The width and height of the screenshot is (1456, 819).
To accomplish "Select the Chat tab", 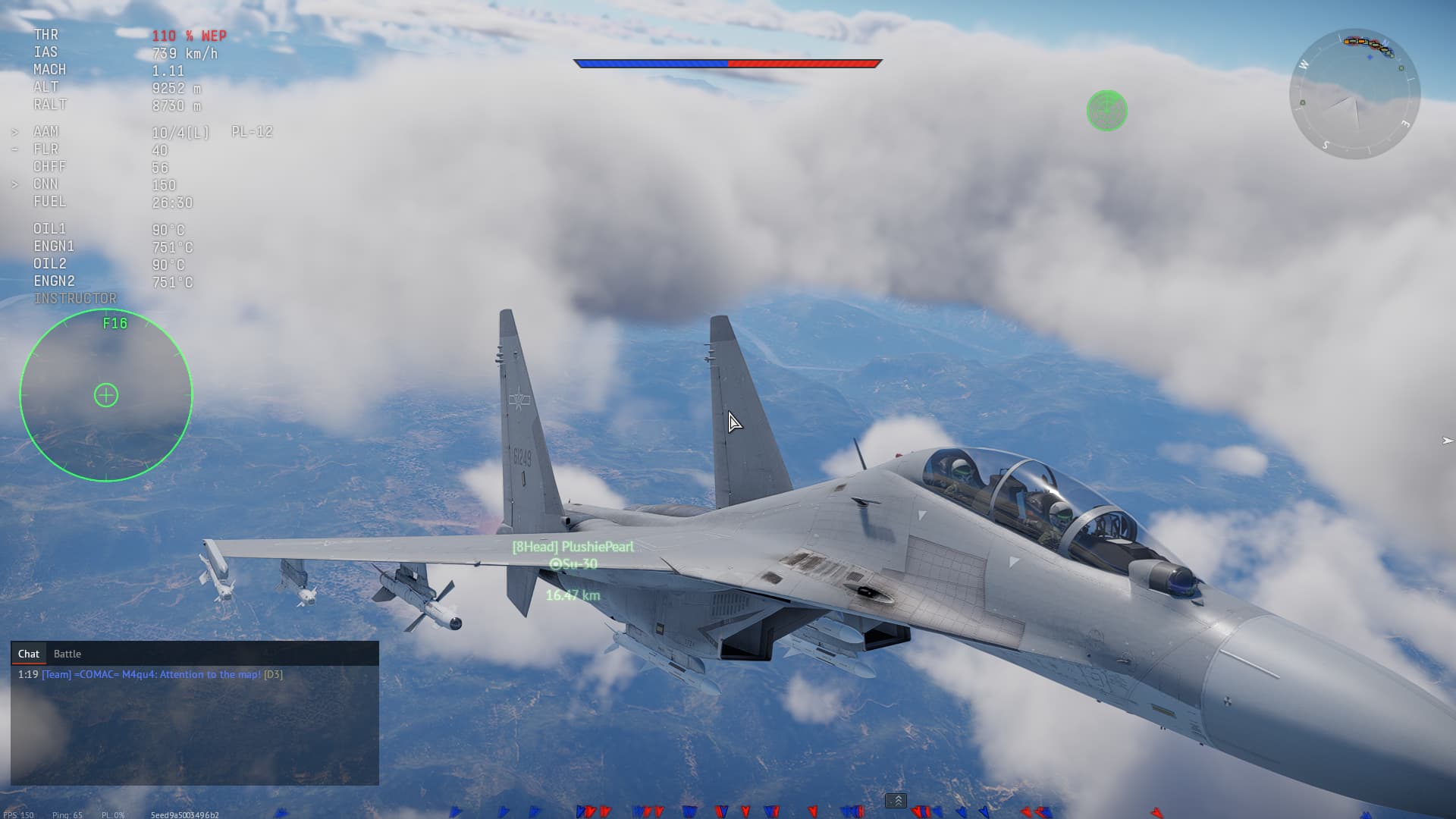I will click(x=28, y=653).
